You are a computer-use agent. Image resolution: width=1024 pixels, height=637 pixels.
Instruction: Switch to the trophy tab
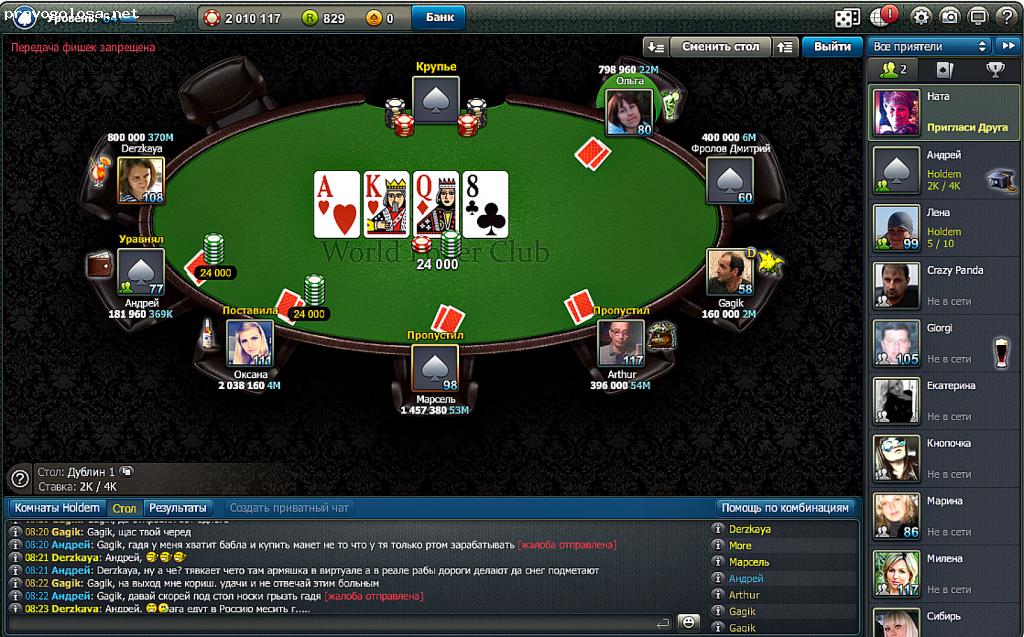(995, 70)
